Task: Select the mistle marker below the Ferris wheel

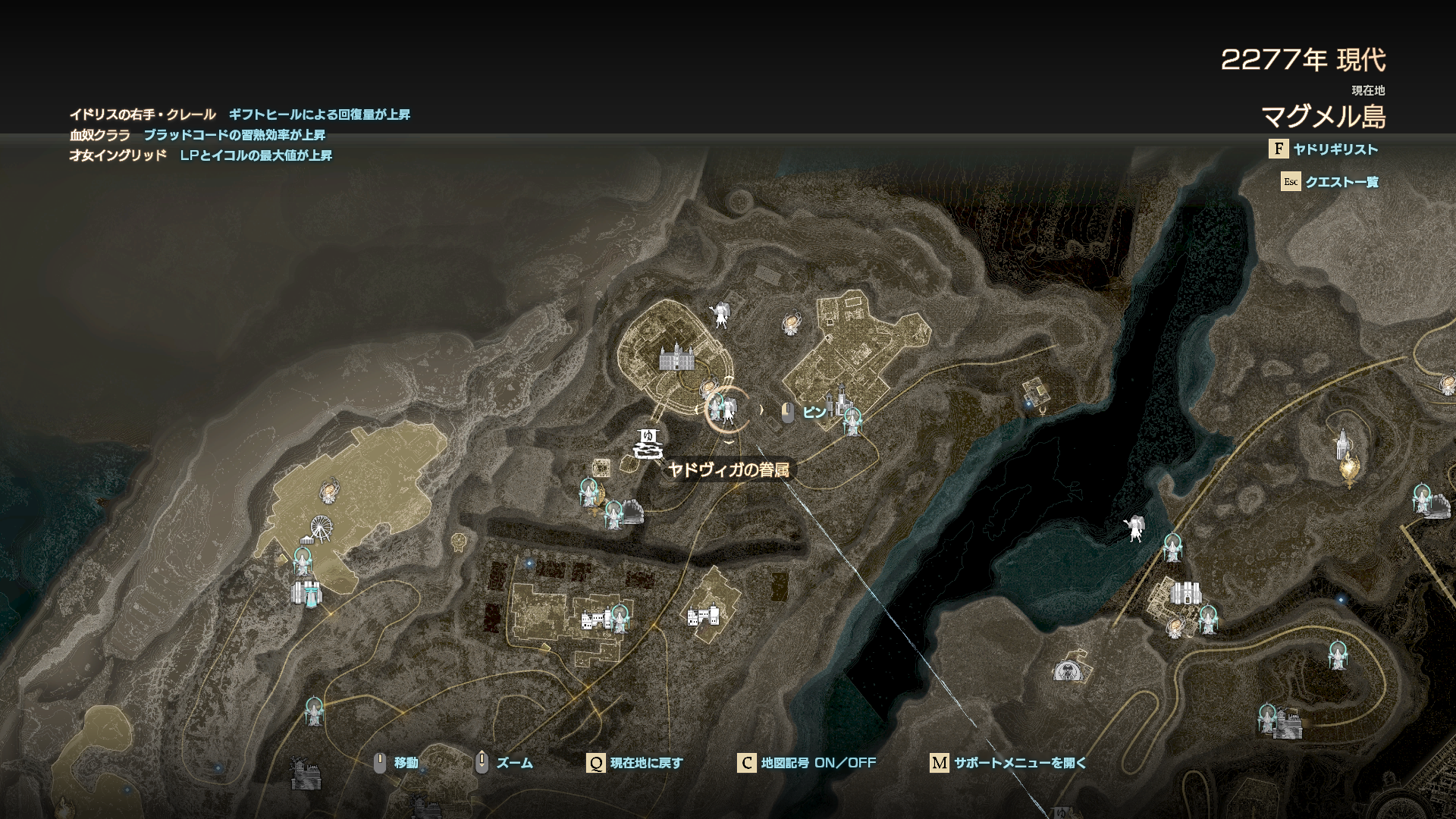Action: 303,561
